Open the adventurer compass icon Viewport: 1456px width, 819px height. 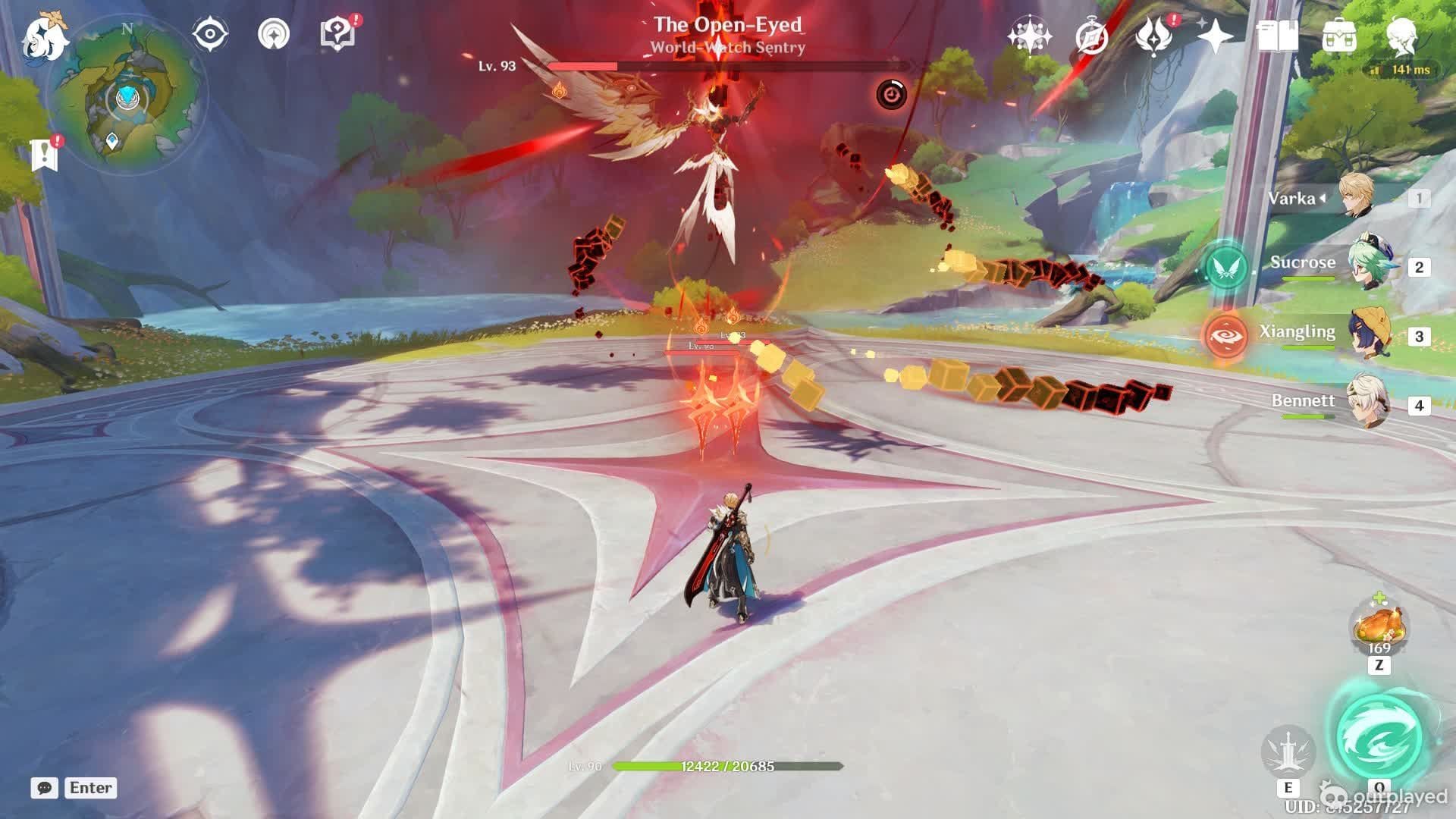[1092, 36]
